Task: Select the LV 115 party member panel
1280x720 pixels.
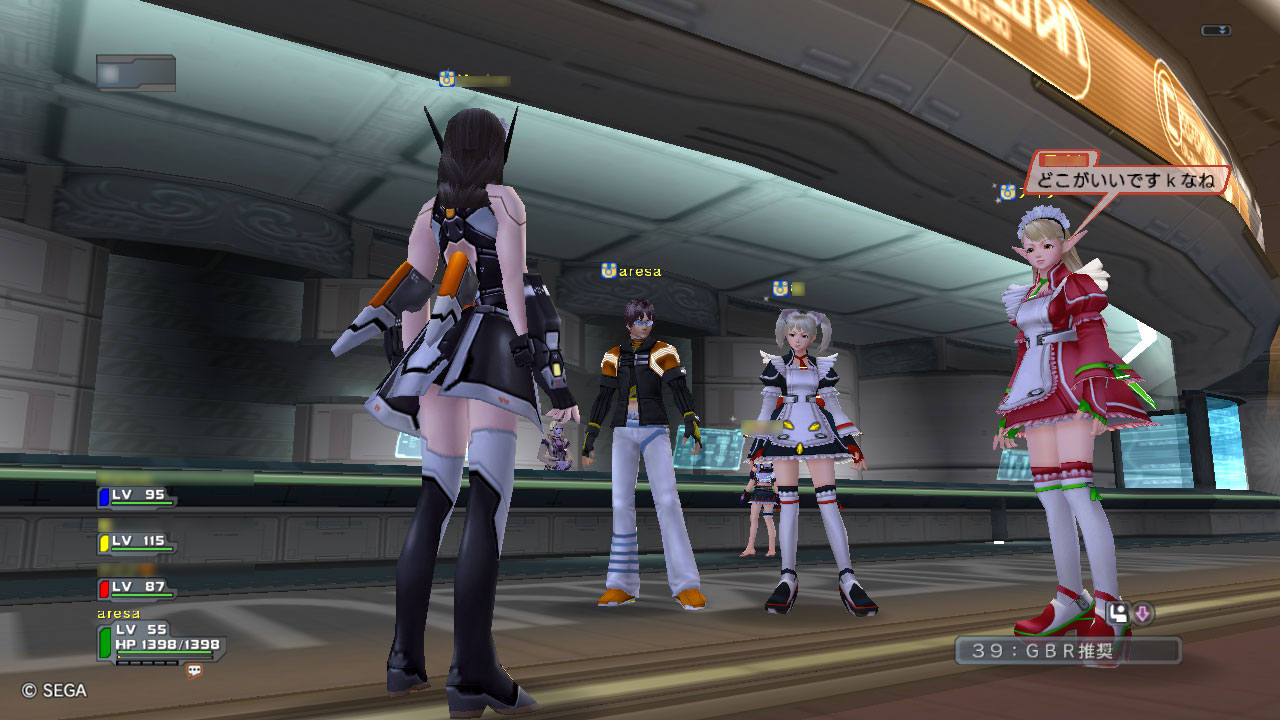Action: point(137,542)
